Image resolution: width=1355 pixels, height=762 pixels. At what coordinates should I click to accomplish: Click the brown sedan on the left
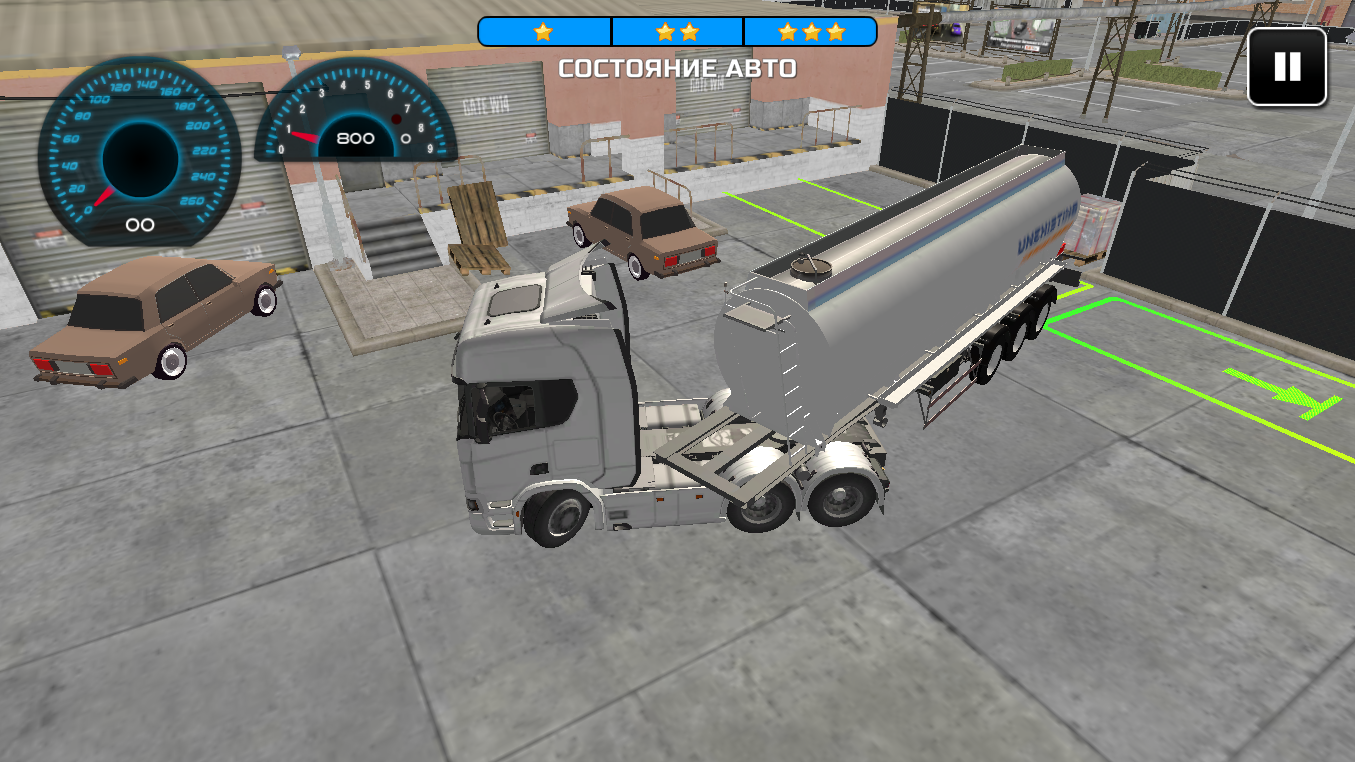coord(150,320)
